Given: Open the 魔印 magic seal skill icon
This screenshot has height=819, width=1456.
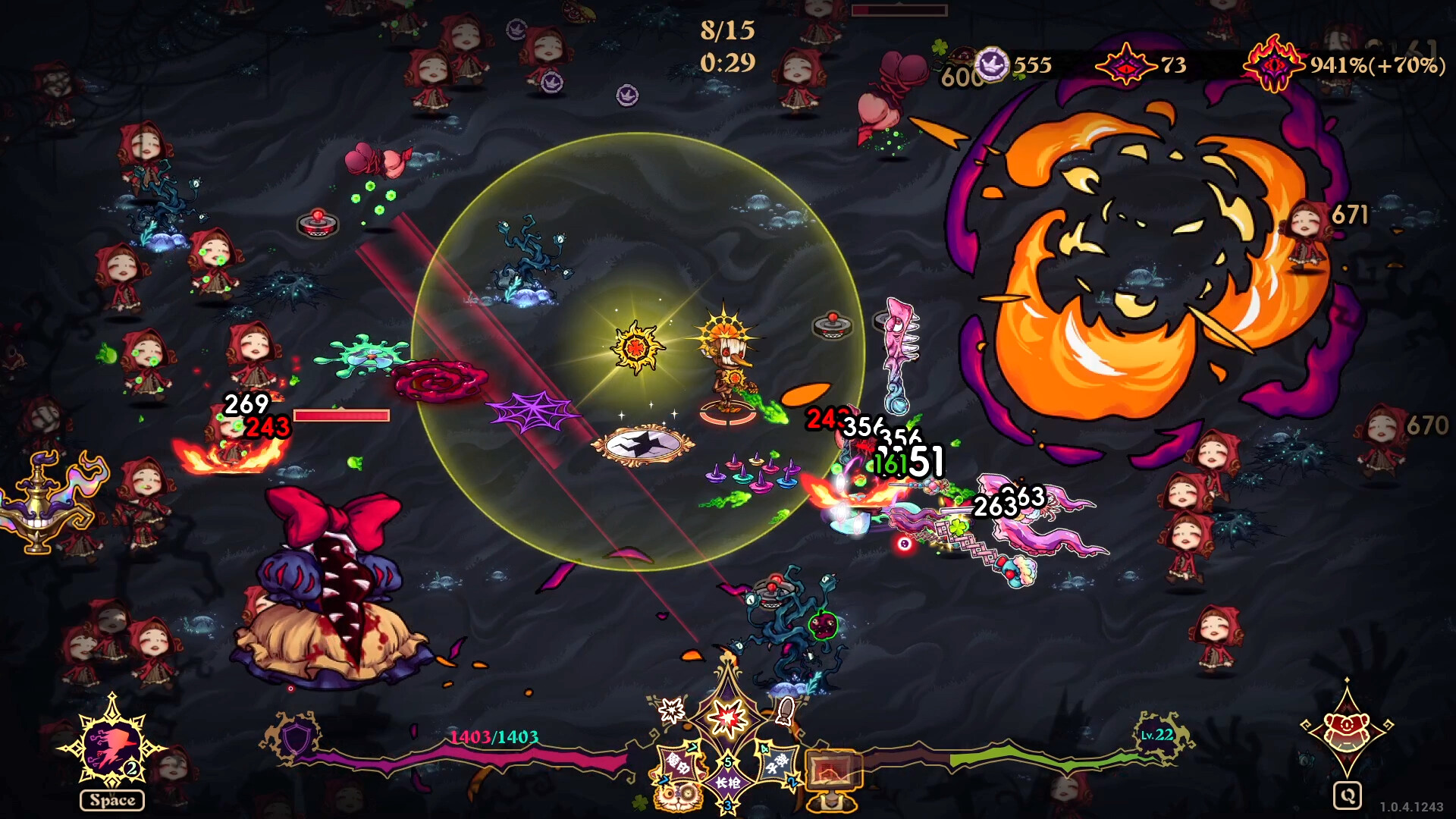Looking at the screenshot, I should (x=679, y=764).
